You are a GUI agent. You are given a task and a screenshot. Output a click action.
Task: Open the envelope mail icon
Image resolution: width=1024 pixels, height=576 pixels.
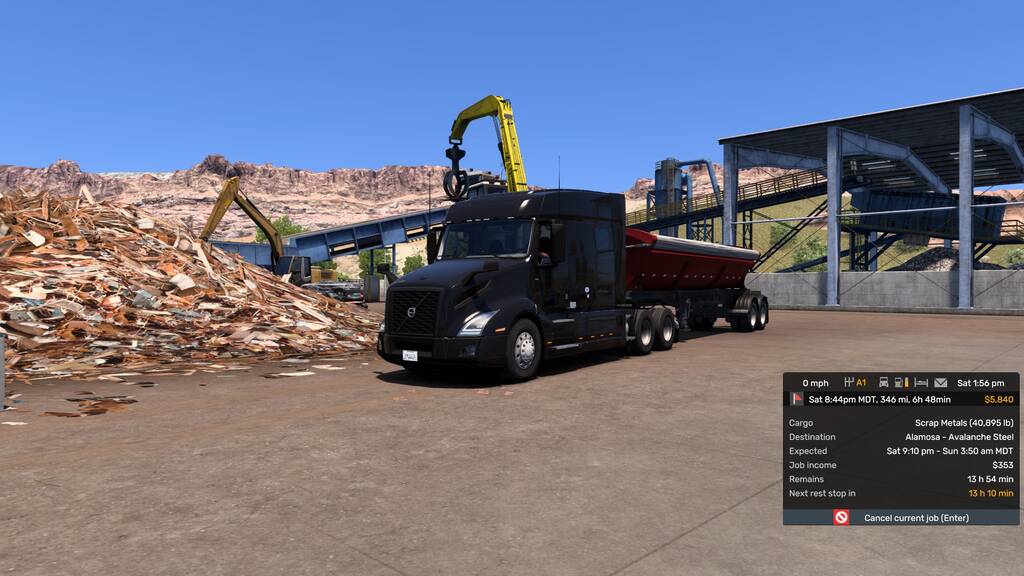[940, 382]
